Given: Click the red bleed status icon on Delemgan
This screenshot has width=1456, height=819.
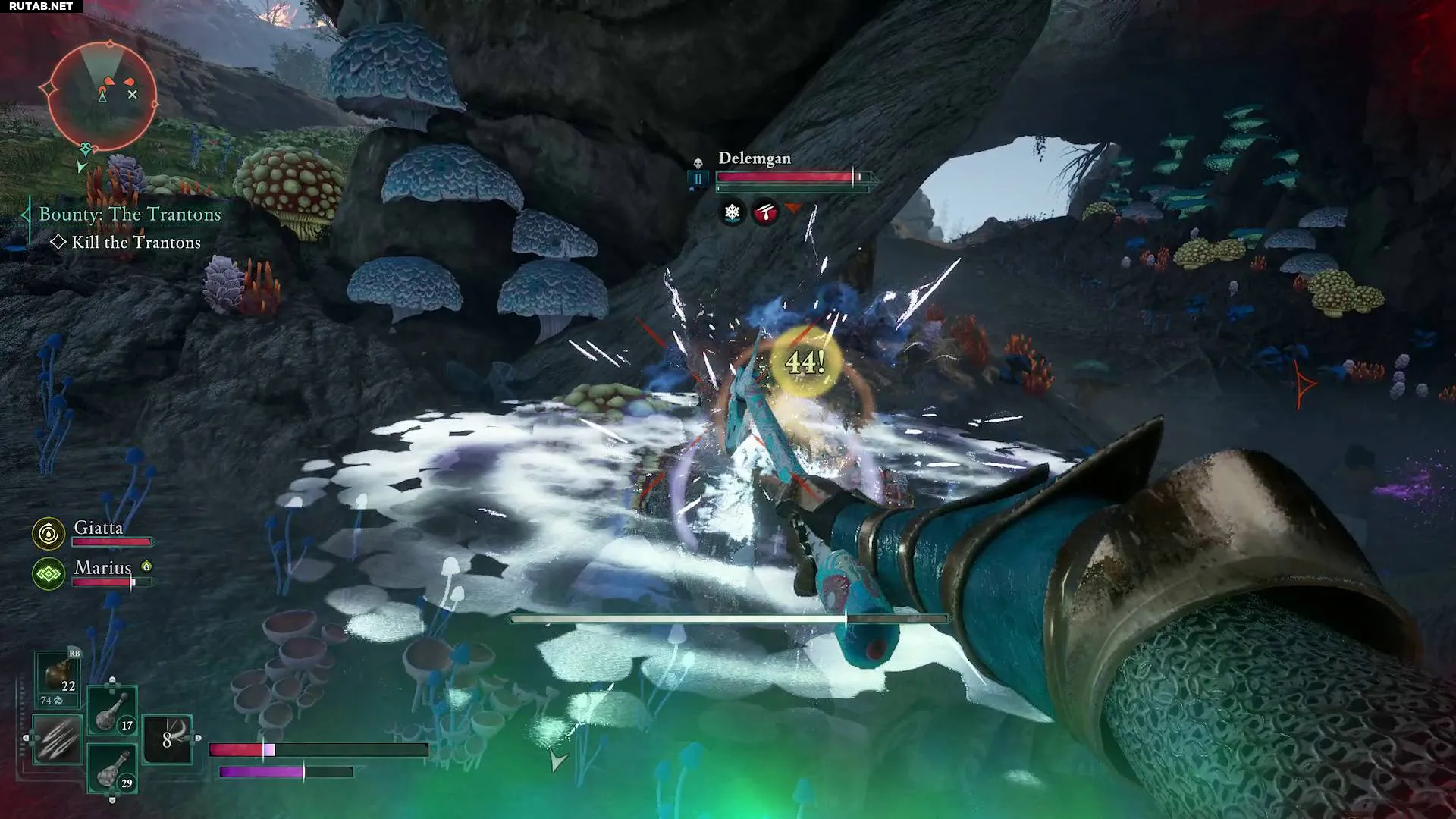Looking at the screenshot, I should tap(765, 212).
